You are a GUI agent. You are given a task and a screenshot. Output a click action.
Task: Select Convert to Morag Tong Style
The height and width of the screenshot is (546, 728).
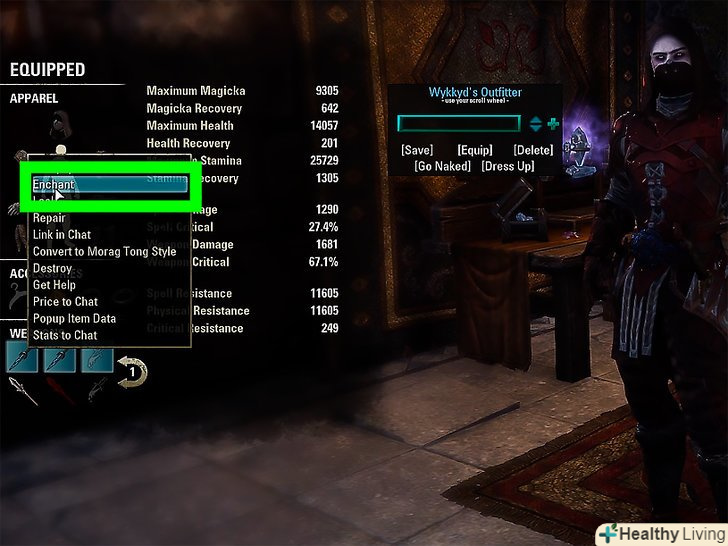(x=104, y=252)
